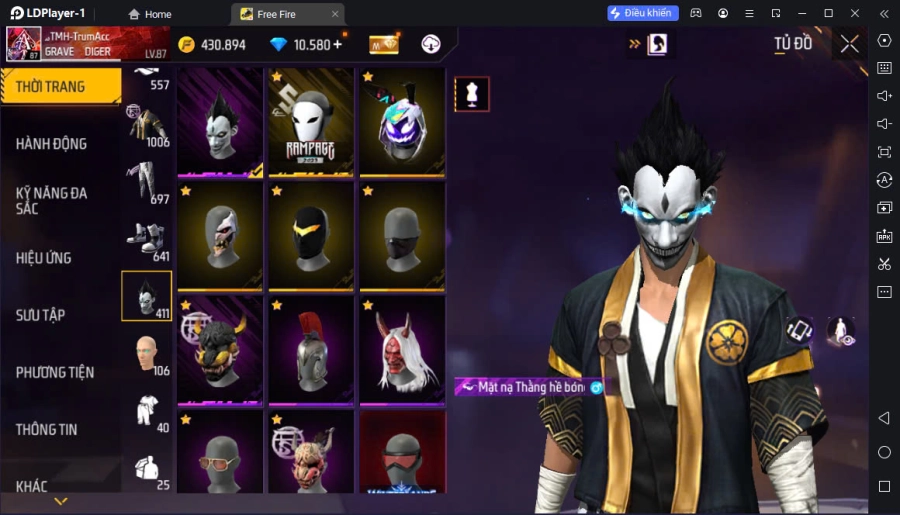Select the black mask with yellow visor
This screenshot has height=515, width=900.
(311, 236)
